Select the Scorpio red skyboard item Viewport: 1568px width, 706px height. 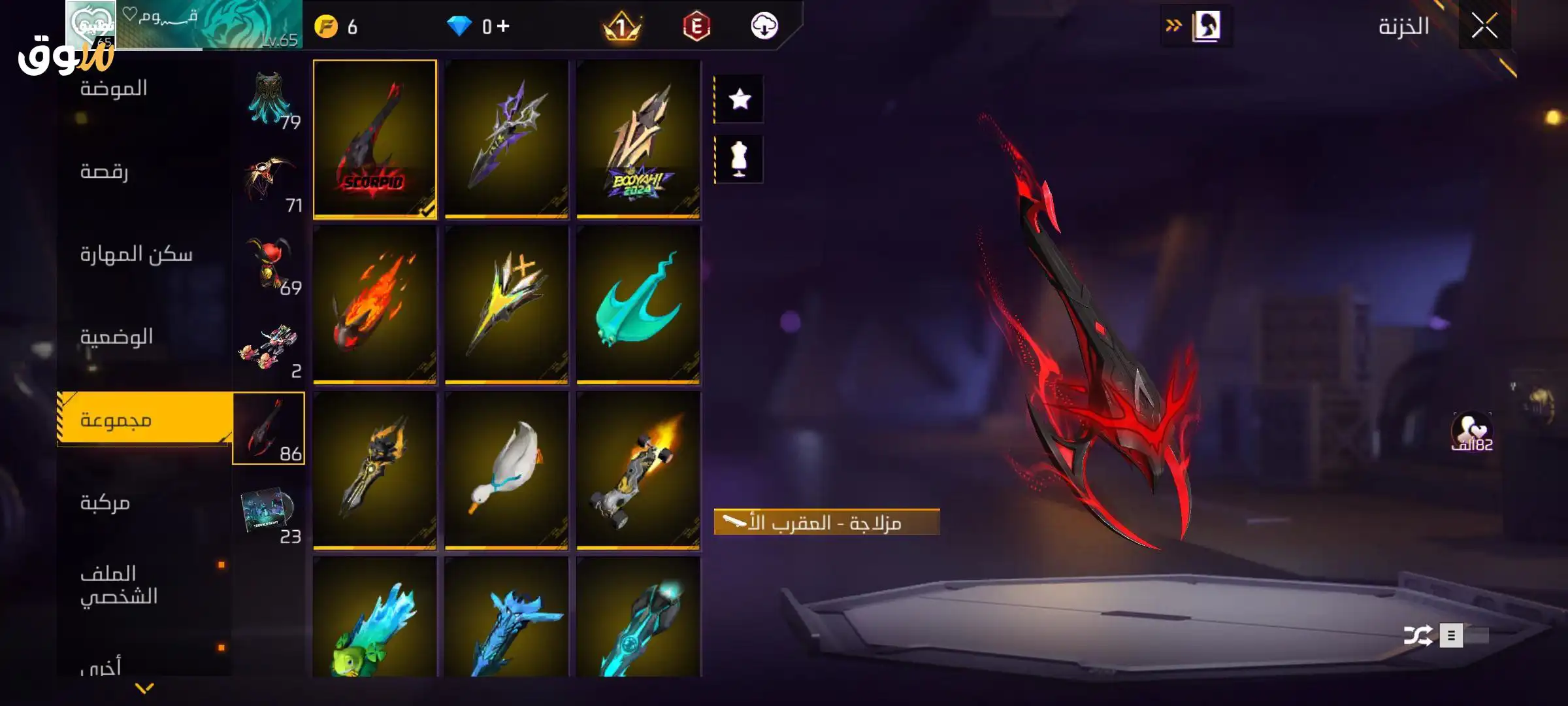(x=374, y=139)
